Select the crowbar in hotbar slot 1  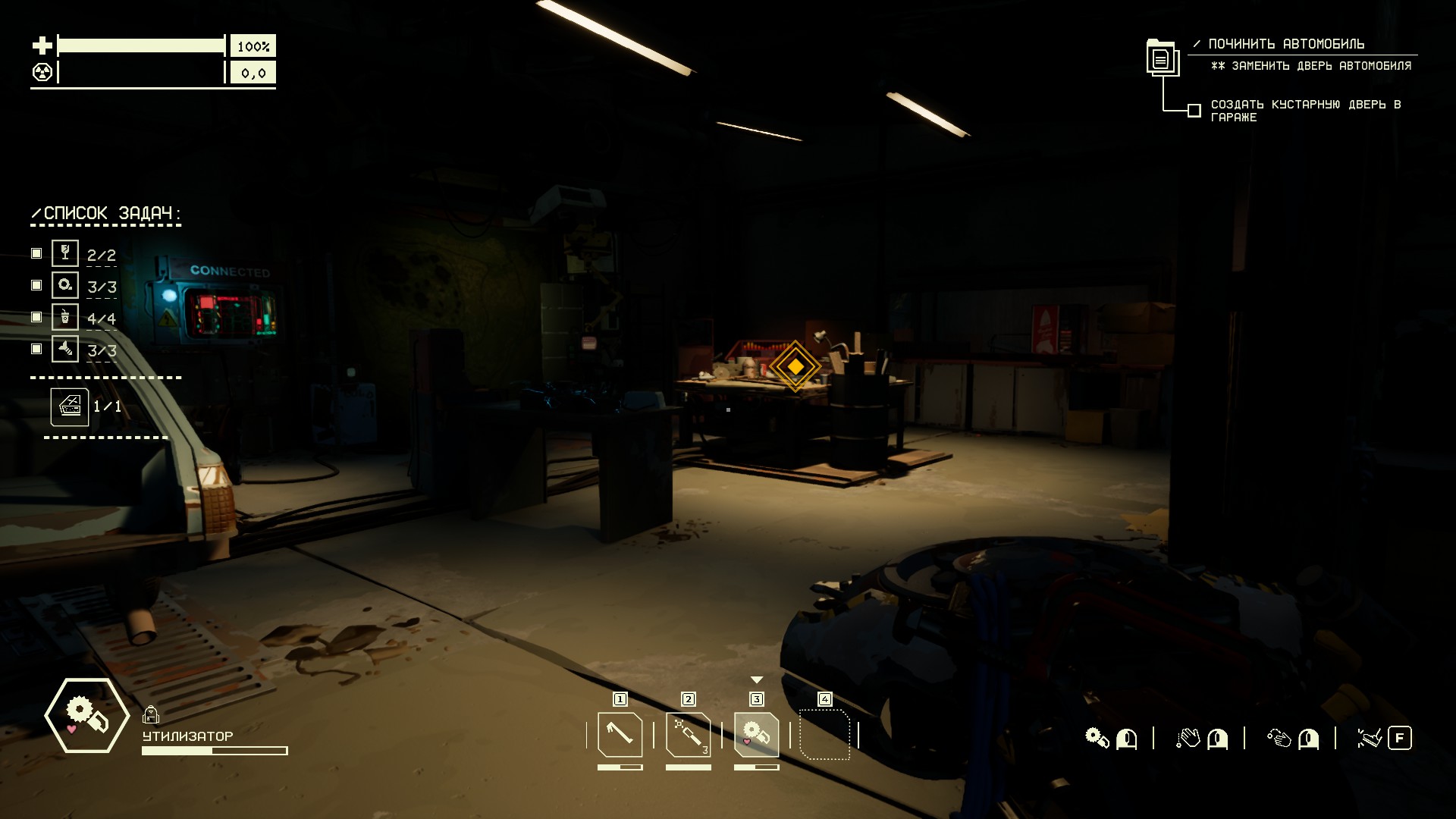(620, 734)
